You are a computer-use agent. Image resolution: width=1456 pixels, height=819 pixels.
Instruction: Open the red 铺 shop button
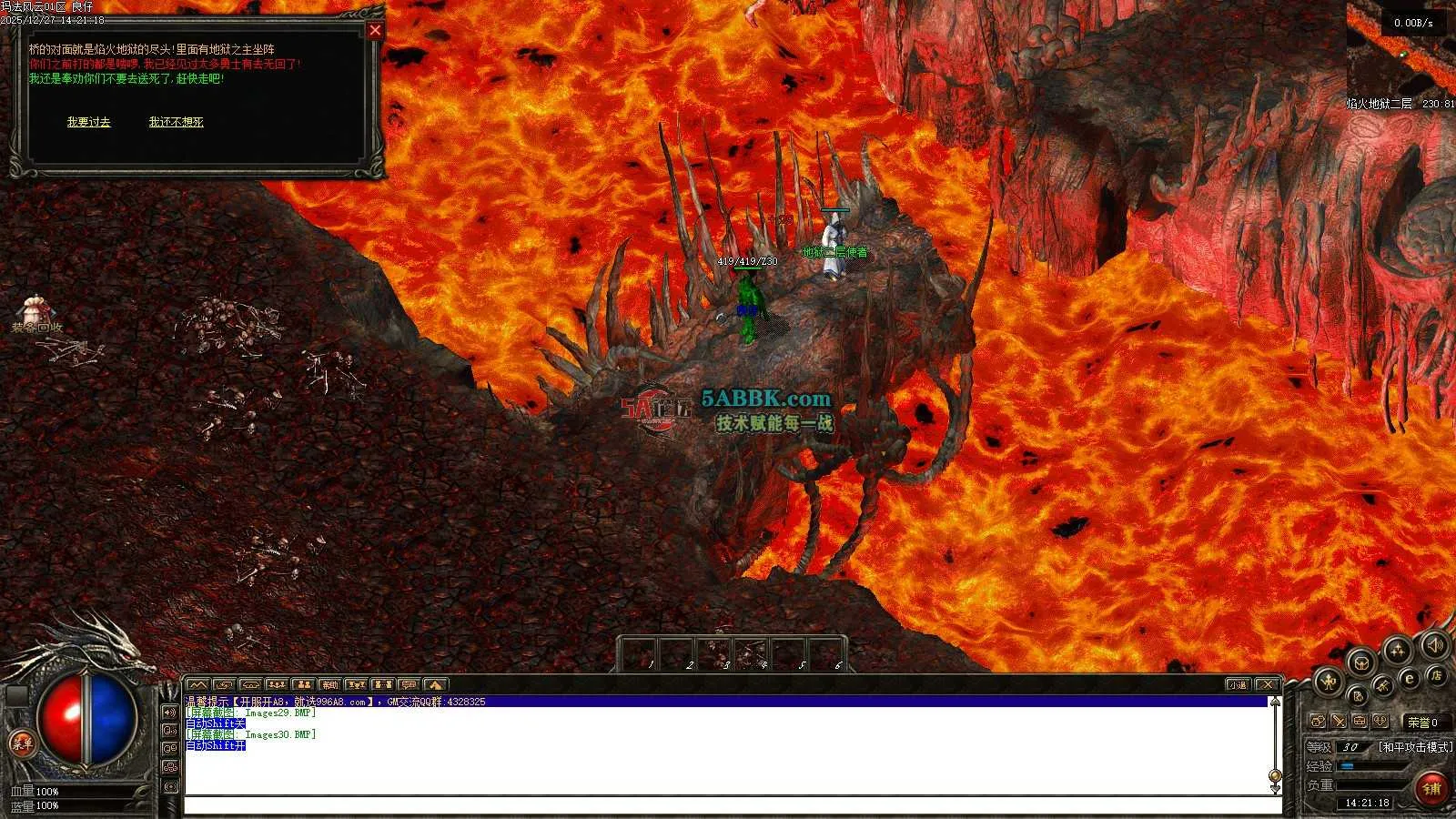[x=1432, y=788]
